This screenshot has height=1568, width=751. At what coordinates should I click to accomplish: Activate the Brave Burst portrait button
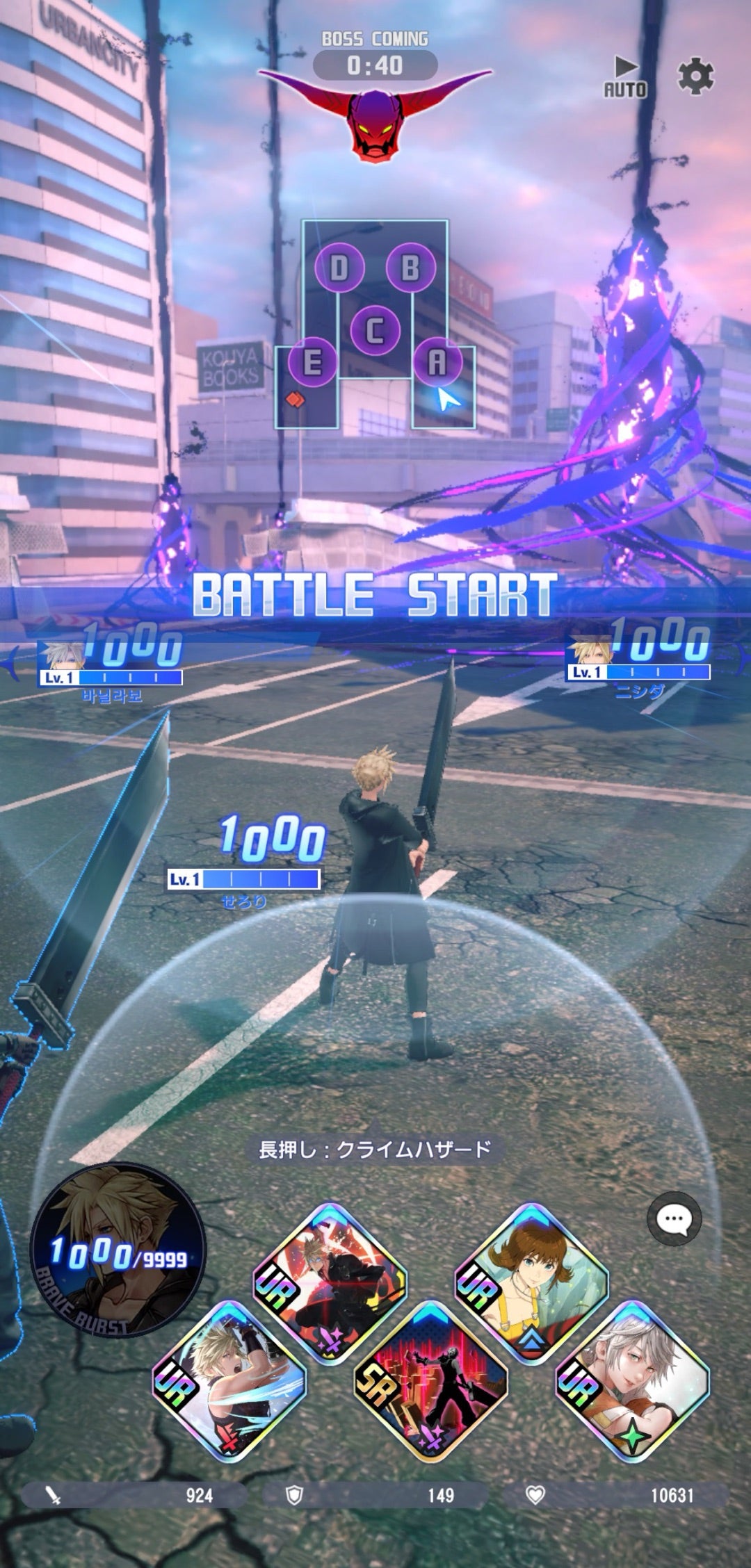pyautogui.click(x=117, y=1252)
